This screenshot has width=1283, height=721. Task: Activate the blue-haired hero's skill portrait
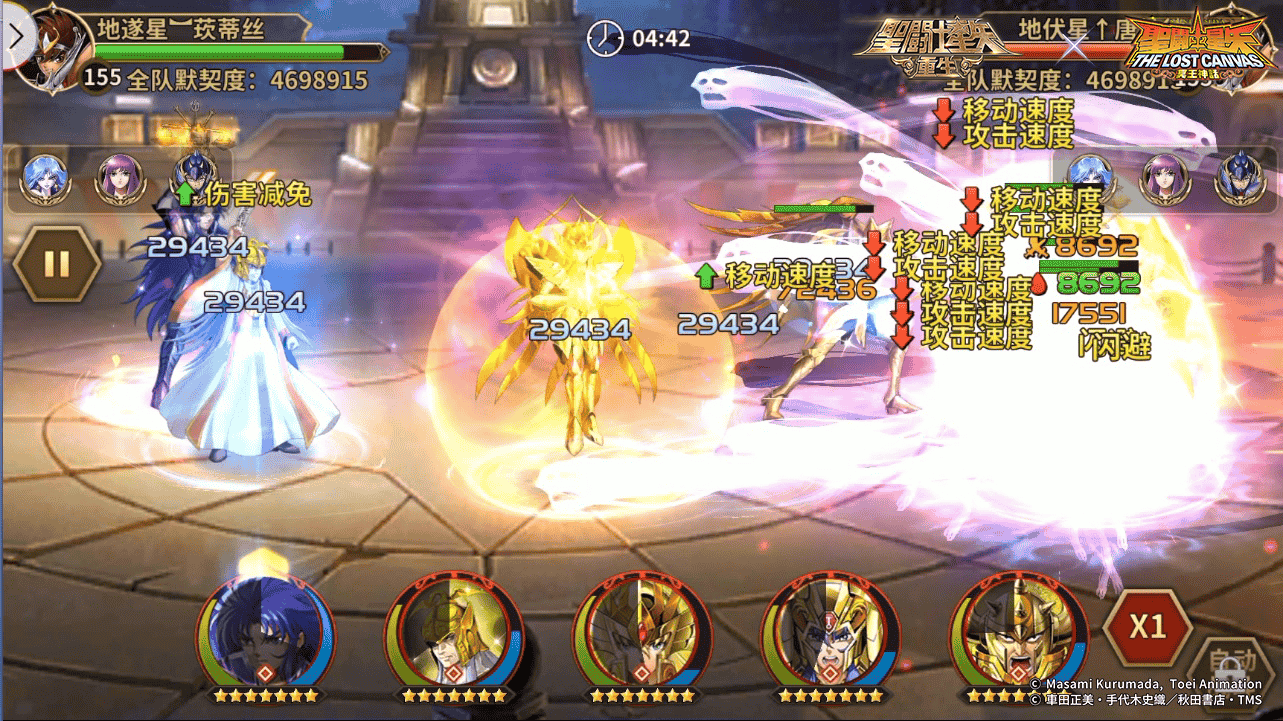click(266, 629)
